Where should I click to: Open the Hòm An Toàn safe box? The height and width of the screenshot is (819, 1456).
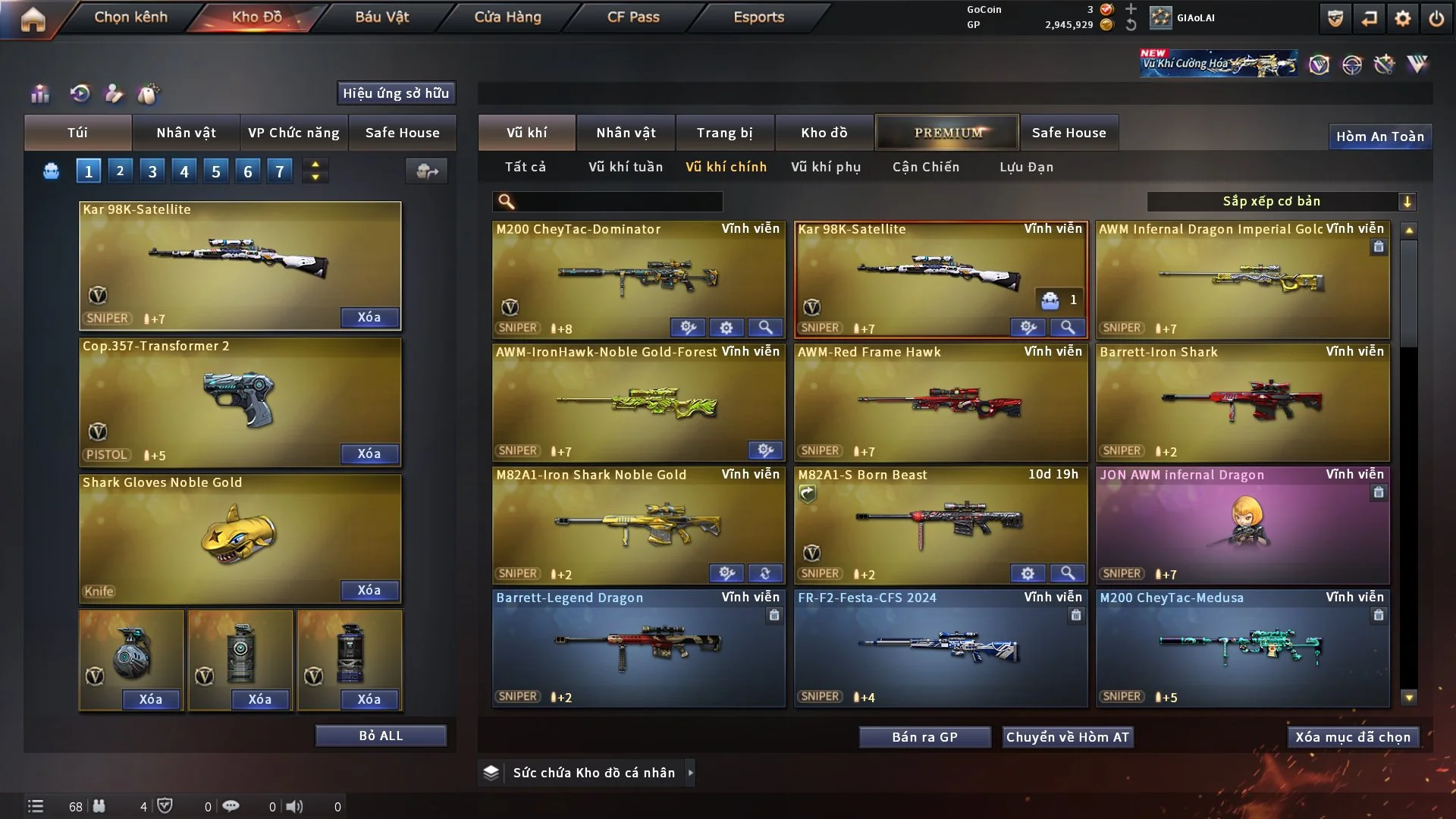pyautogui.click(x=1379, y=136)
